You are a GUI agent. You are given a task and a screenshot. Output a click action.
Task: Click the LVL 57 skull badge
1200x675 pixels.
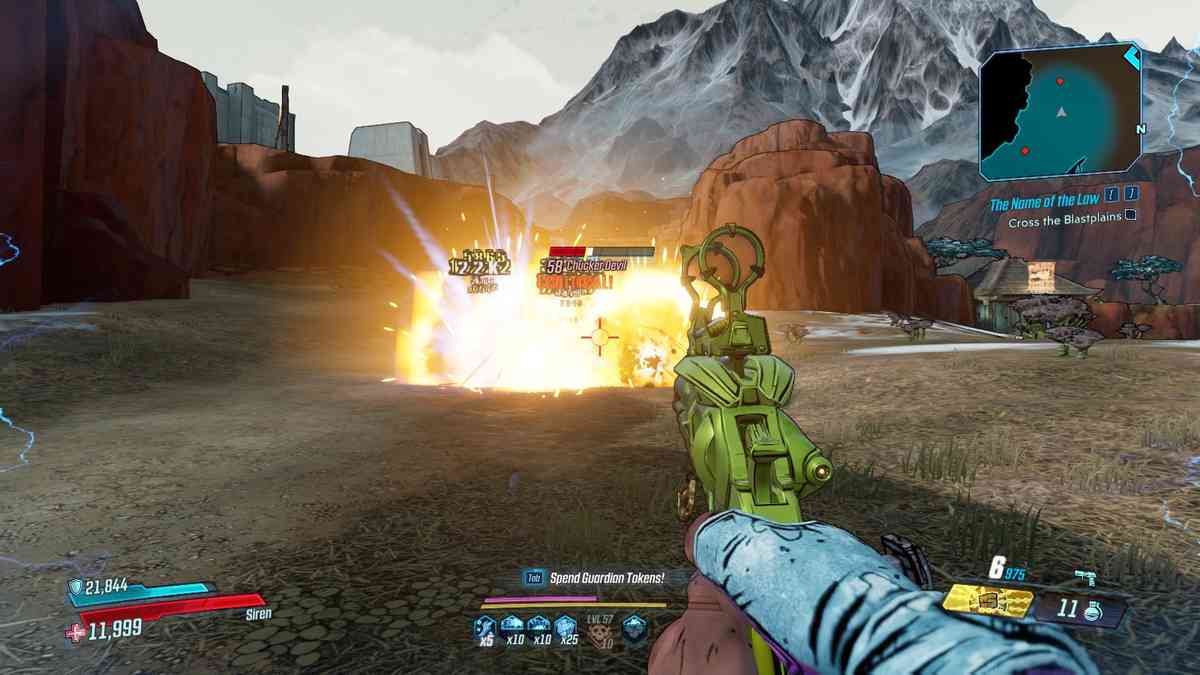click(x=600, y=630)
